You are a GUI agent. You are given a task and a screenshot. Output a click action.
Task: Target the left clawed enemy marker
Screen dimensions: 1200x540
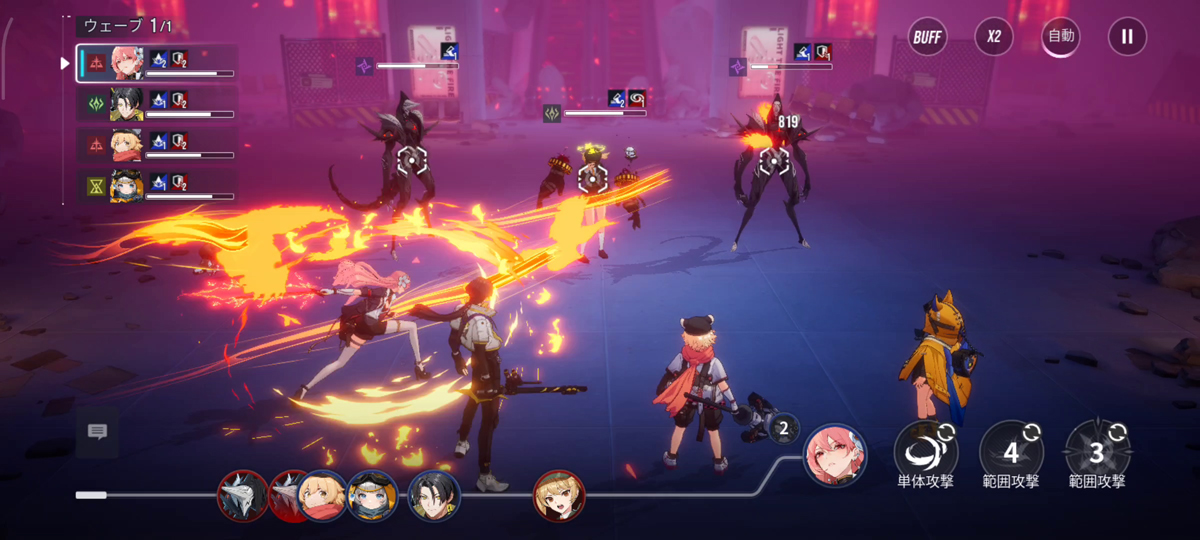click(411, 159)
